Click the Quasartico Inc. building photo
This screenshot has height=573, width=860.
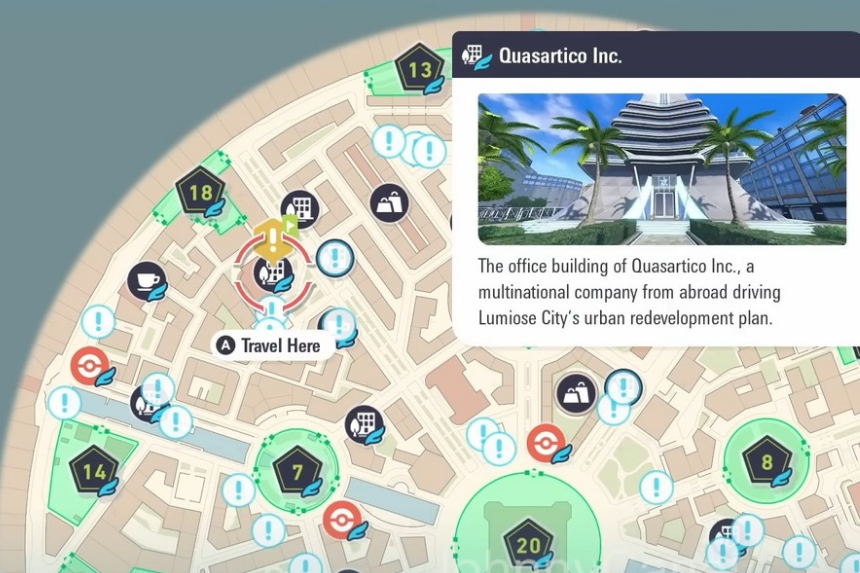coord(661,169)
